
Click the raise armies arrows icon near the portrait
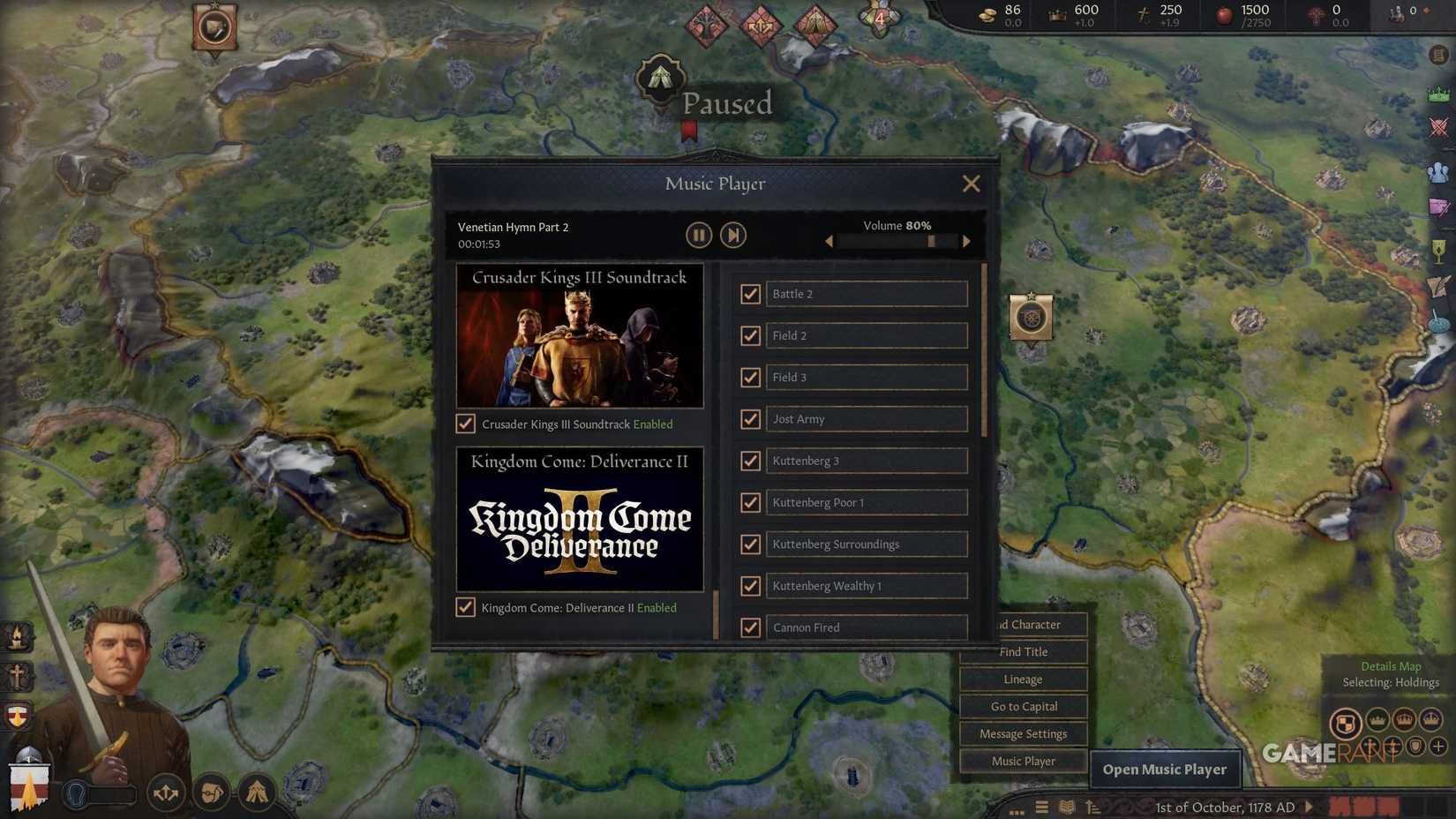(166, 793)
